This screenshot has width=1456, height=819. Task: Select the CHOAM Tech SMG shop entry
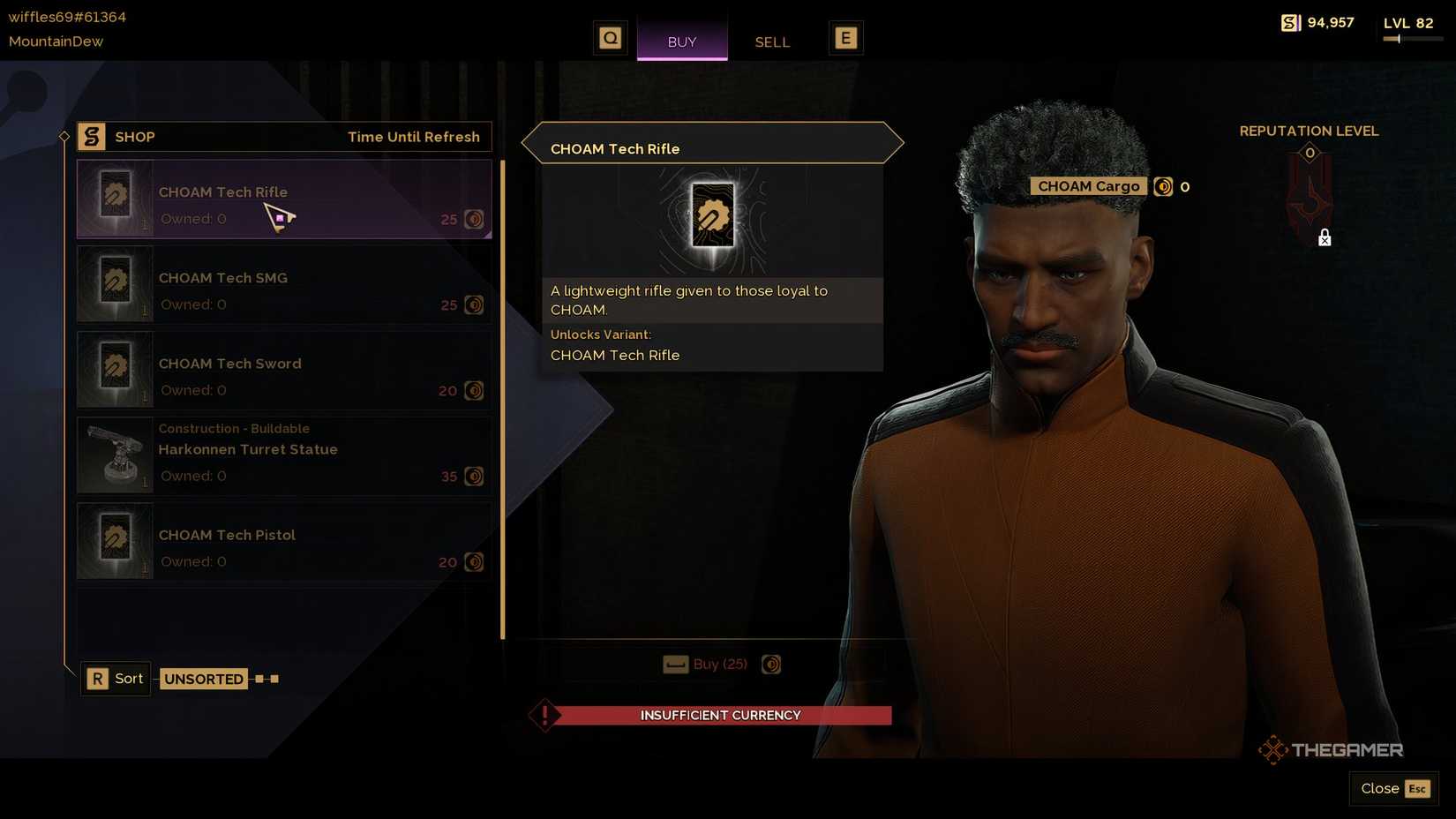[282, 284]
